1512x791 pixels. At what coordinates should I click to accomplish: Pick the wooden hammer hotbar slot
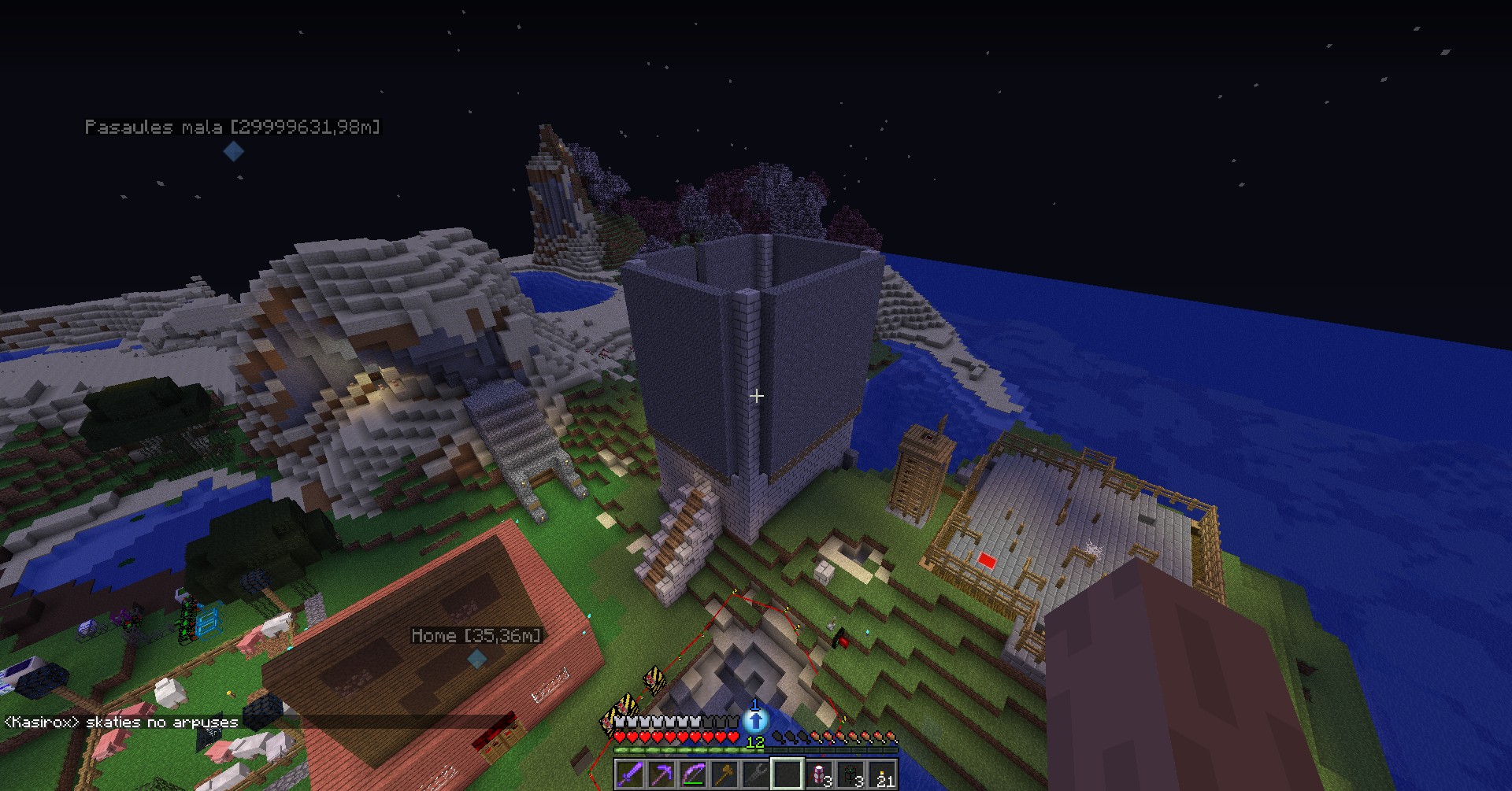(724, 774)
